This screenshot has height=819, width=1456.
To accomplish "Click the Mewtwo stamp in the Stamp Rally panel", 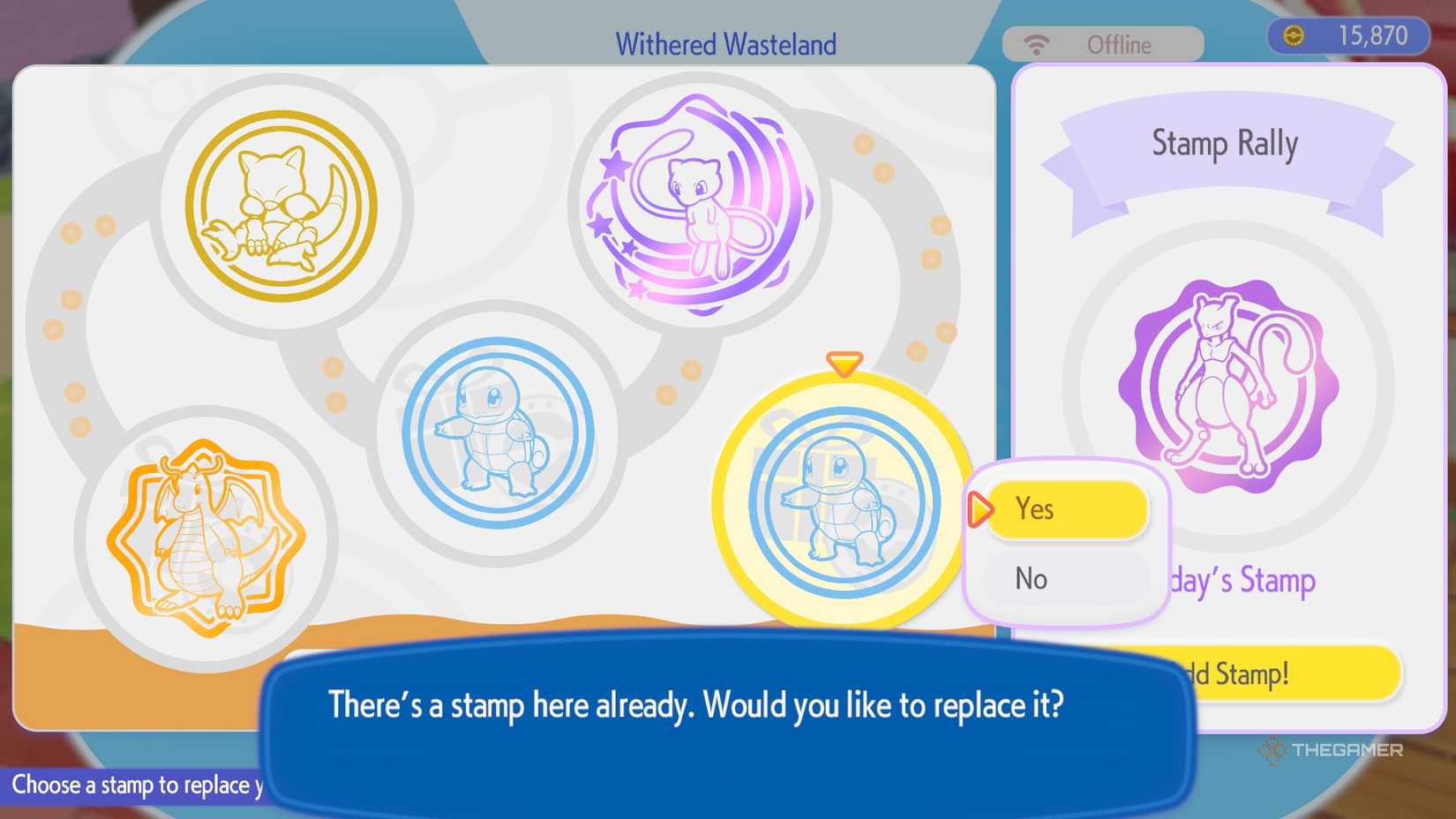I will [x=1227, y=379].
